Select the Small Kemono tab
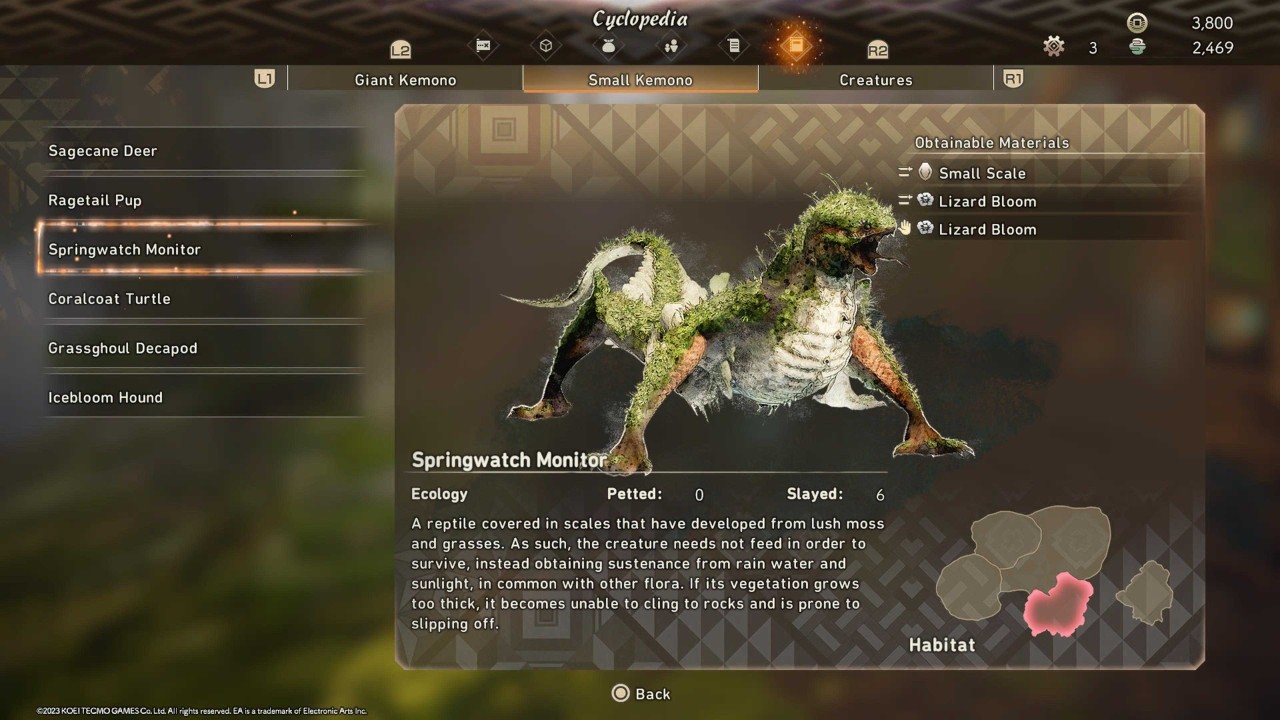The height and width of the screenshot is (720, 1280). click(x=640, y=80)
